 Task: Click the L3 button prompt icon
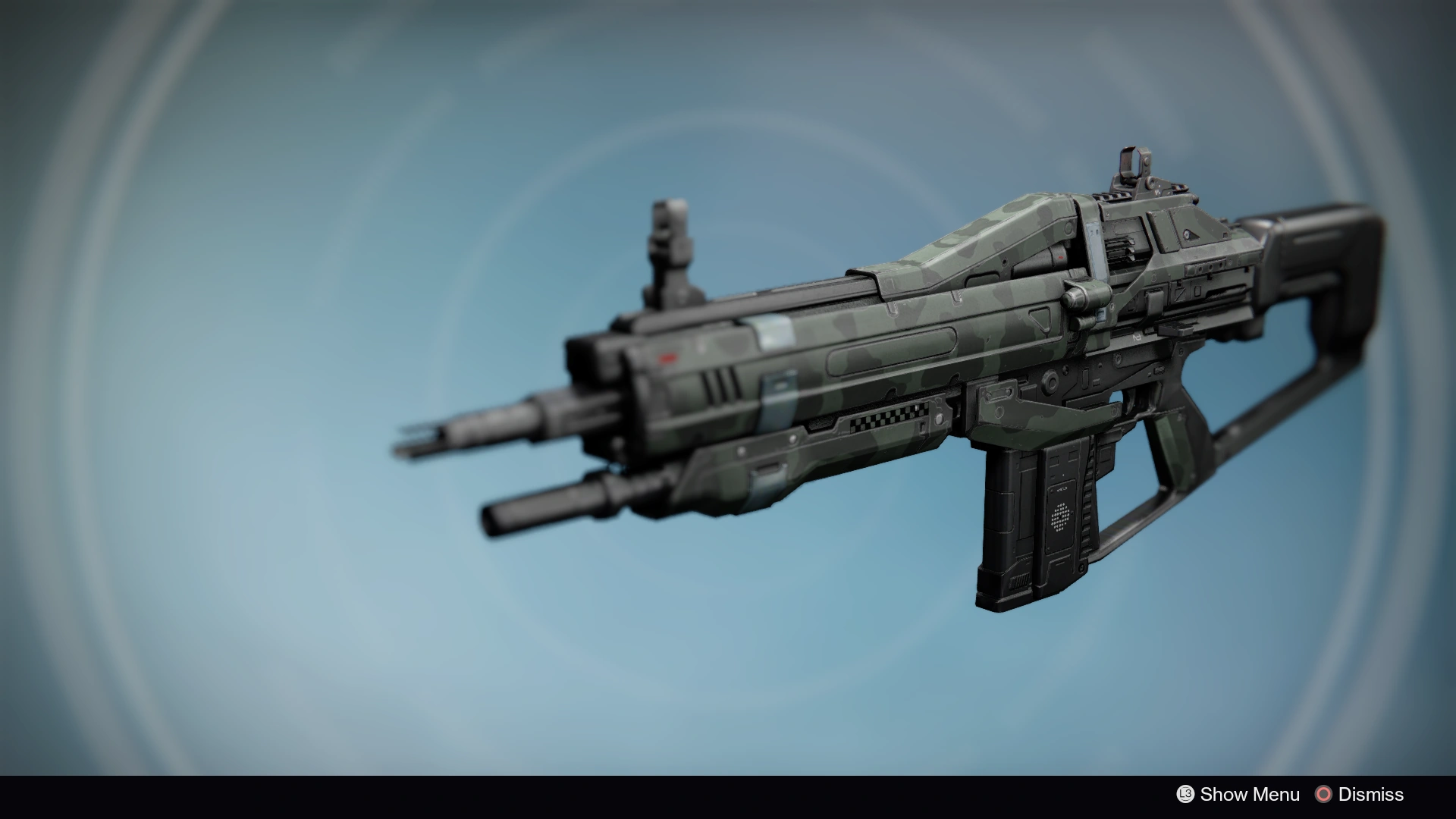[1185, 794]
